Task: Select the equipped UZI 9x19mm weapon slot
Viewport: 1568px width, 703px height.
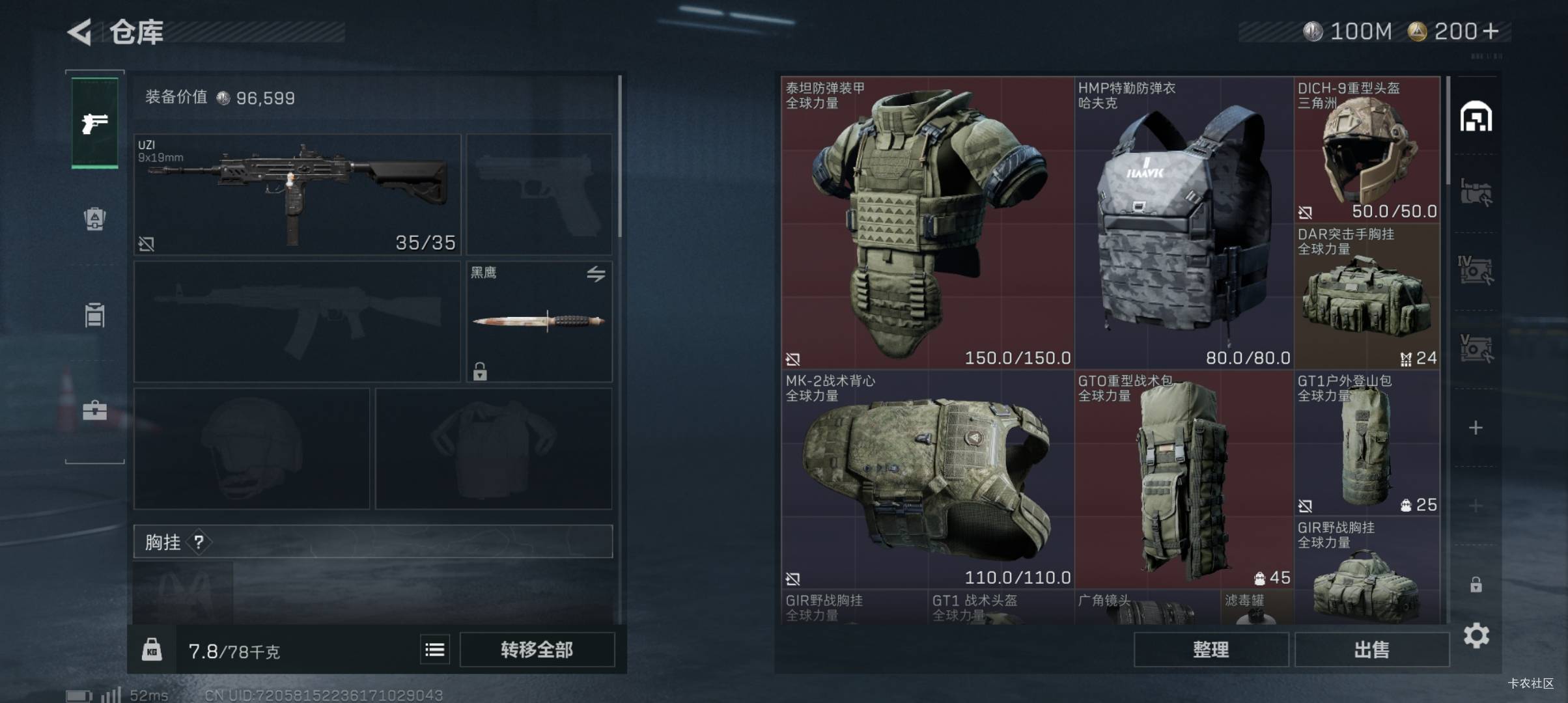Action: point(297,194)
